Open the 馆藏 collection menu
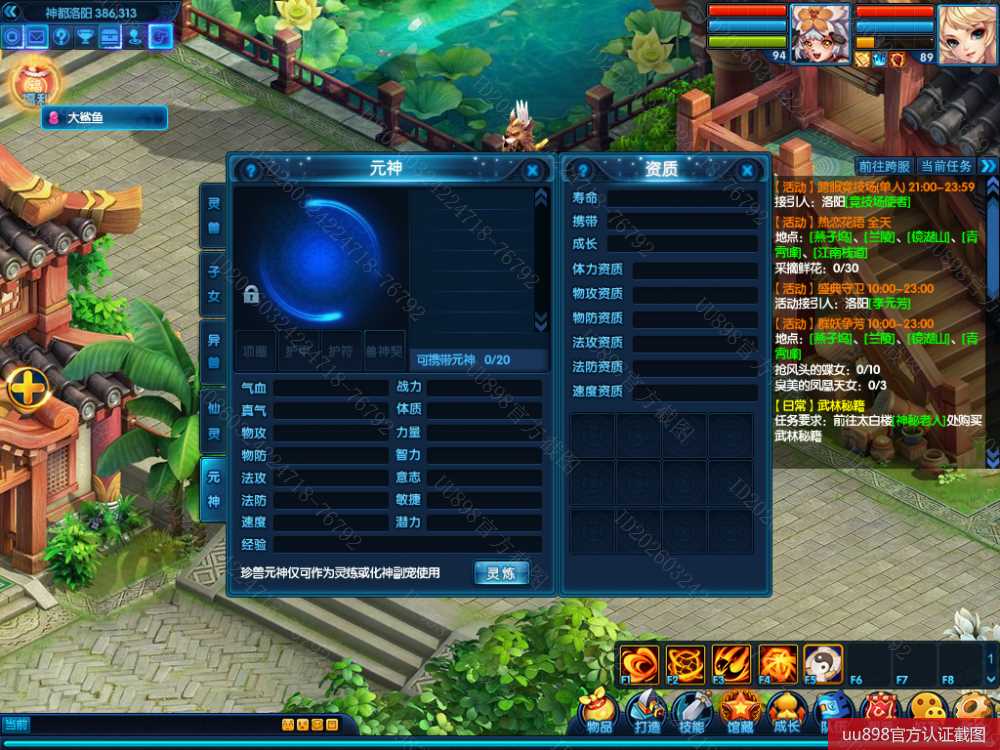 738,713
